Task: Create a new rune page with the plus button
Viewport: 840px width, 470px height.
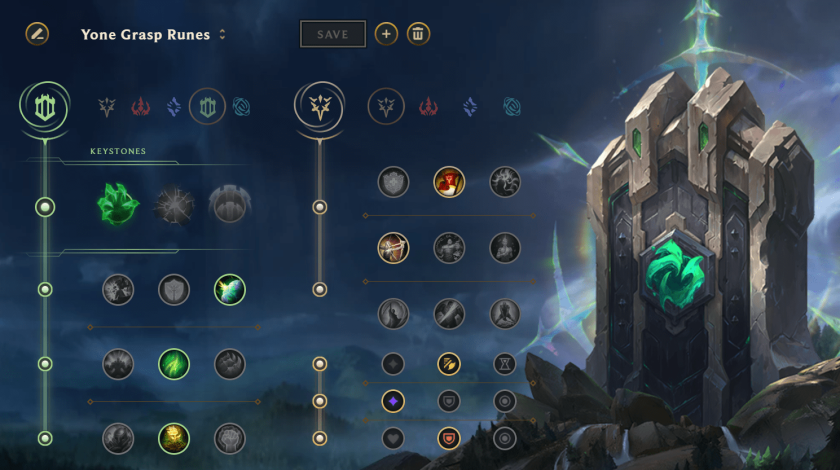Action: pyautogui.click(x=386, y=34)
